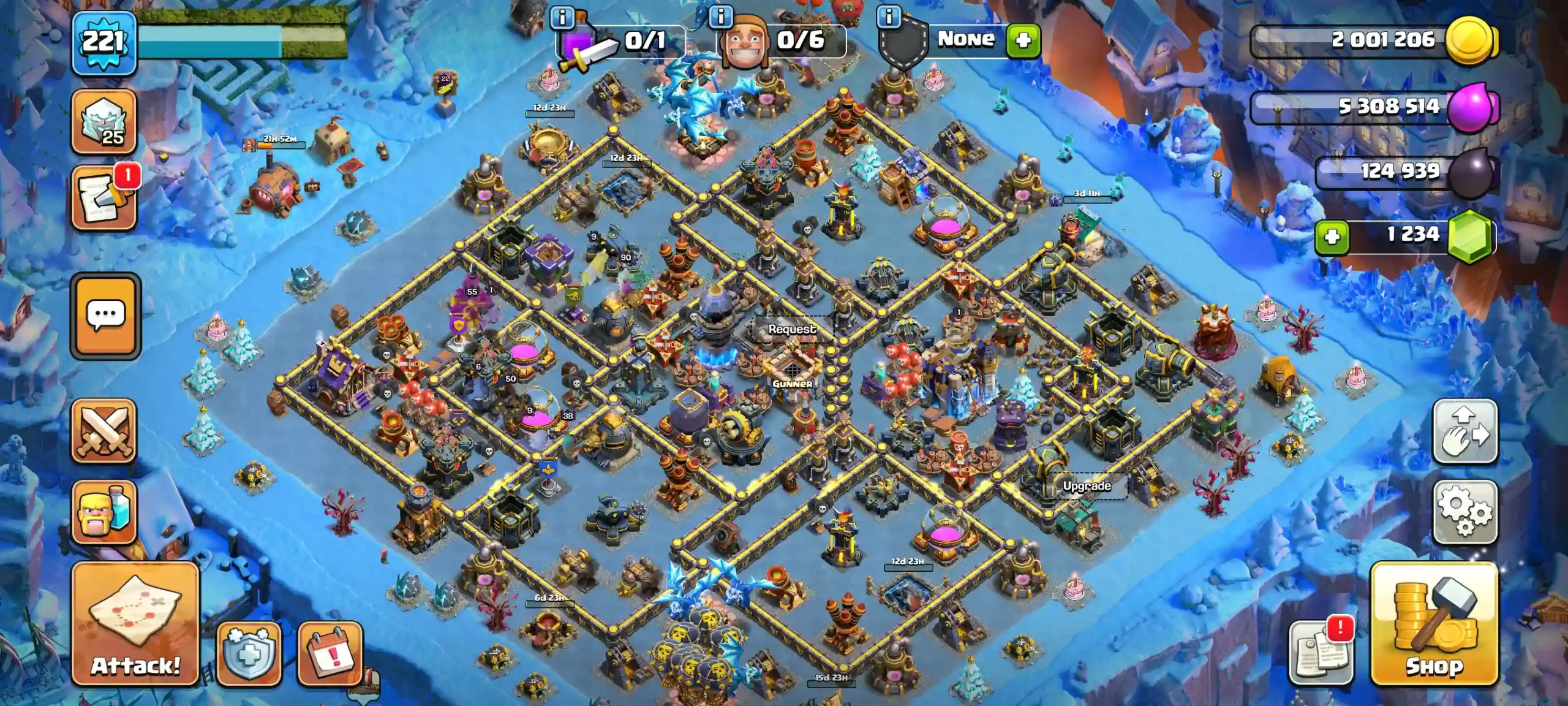Add gems with the green plus button
1568x706 pixels.
1332,237
